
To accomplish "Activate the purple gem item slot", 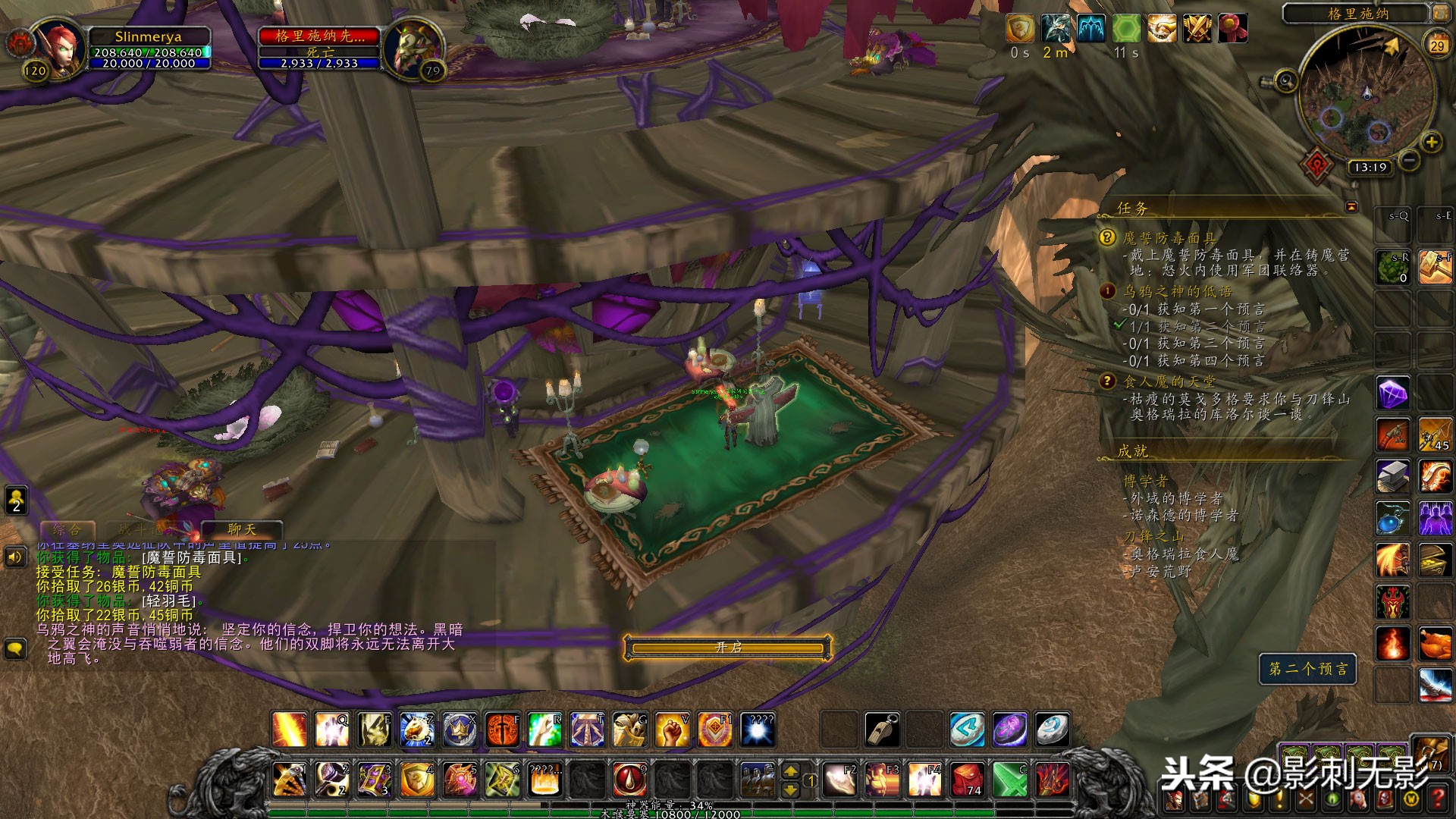I will (x=1393, y=393).
